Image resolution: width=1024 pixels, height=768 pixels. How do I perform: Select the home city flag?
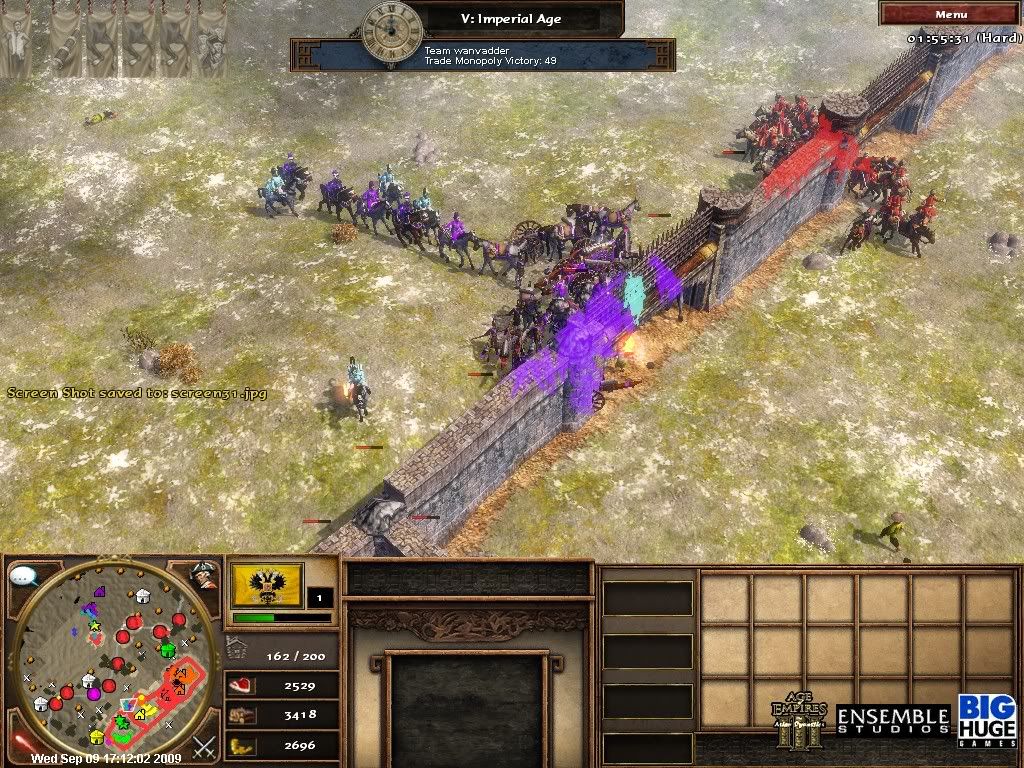(x=267, y=585)
